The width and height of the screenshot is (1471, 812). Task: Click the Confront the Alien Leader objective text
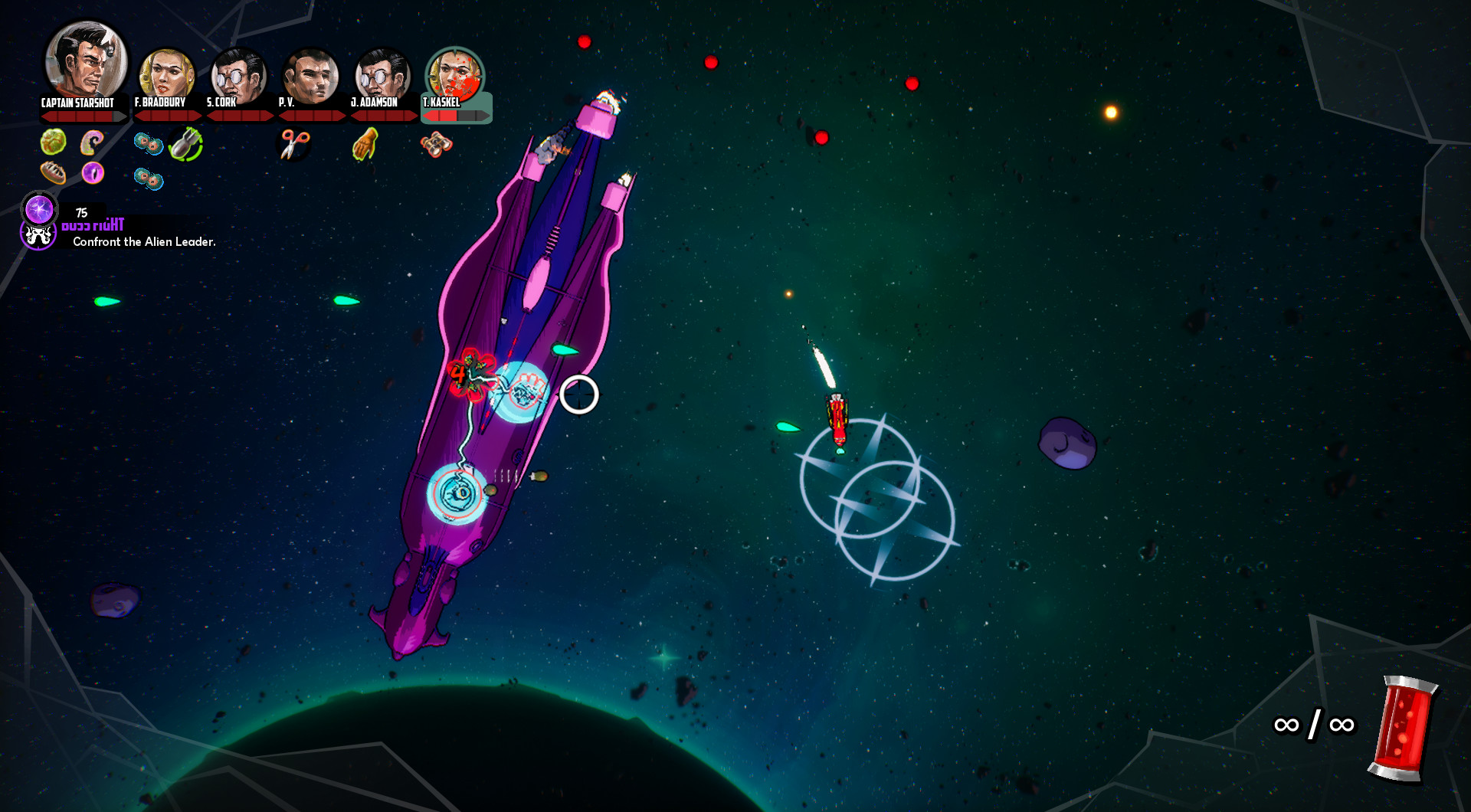click(144, 240)
